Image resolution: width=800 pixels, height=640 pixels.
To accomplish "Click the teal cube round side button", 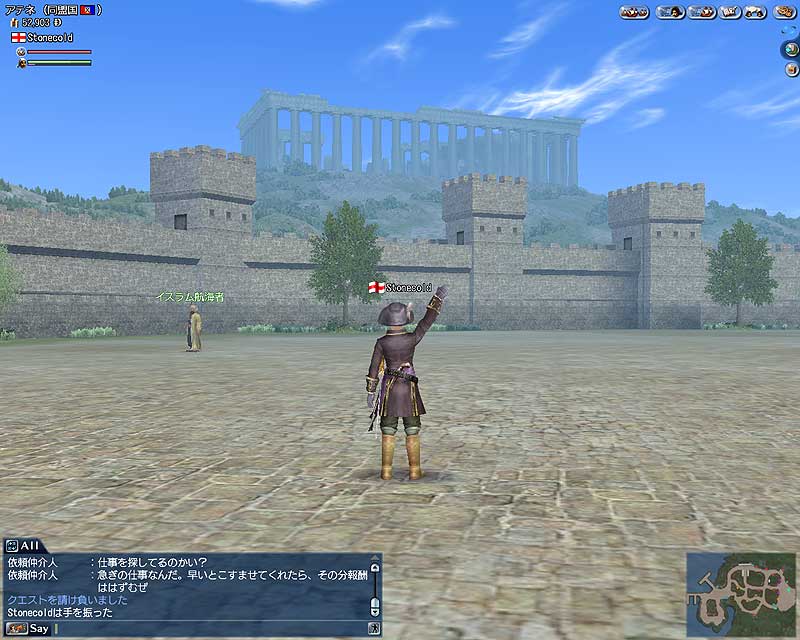I will (x=789, y=48).
